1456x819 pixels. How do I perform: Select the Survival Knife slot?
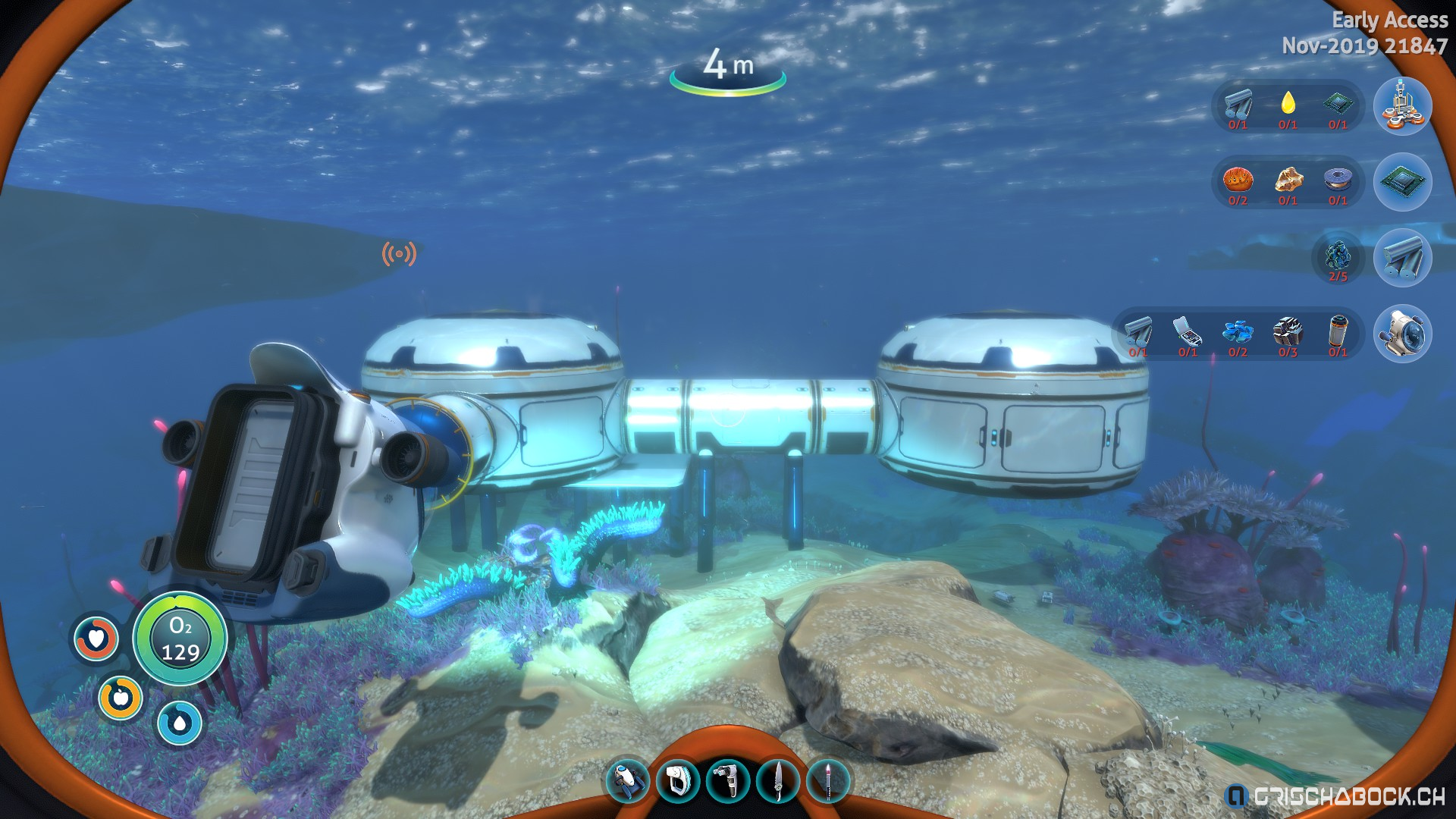pos(778,780)
